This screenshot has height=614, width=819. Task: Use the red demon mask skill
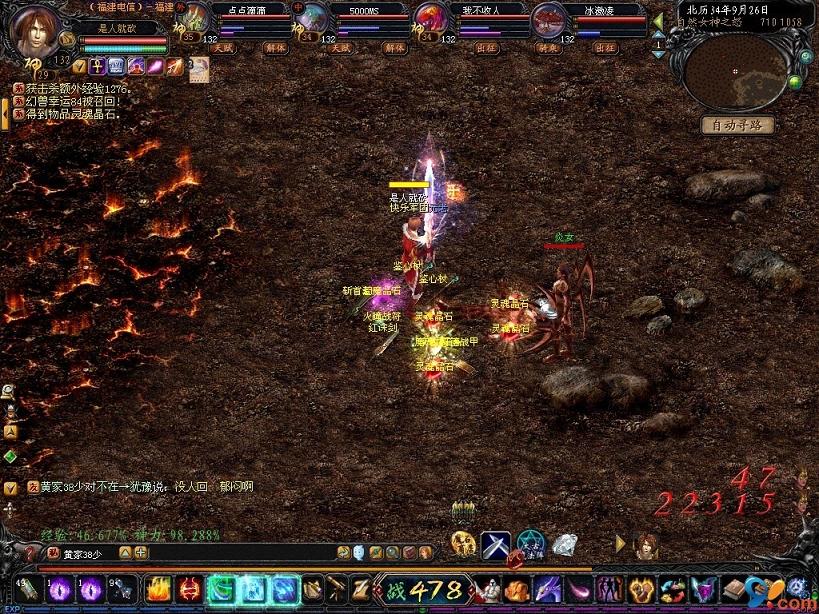190,589
